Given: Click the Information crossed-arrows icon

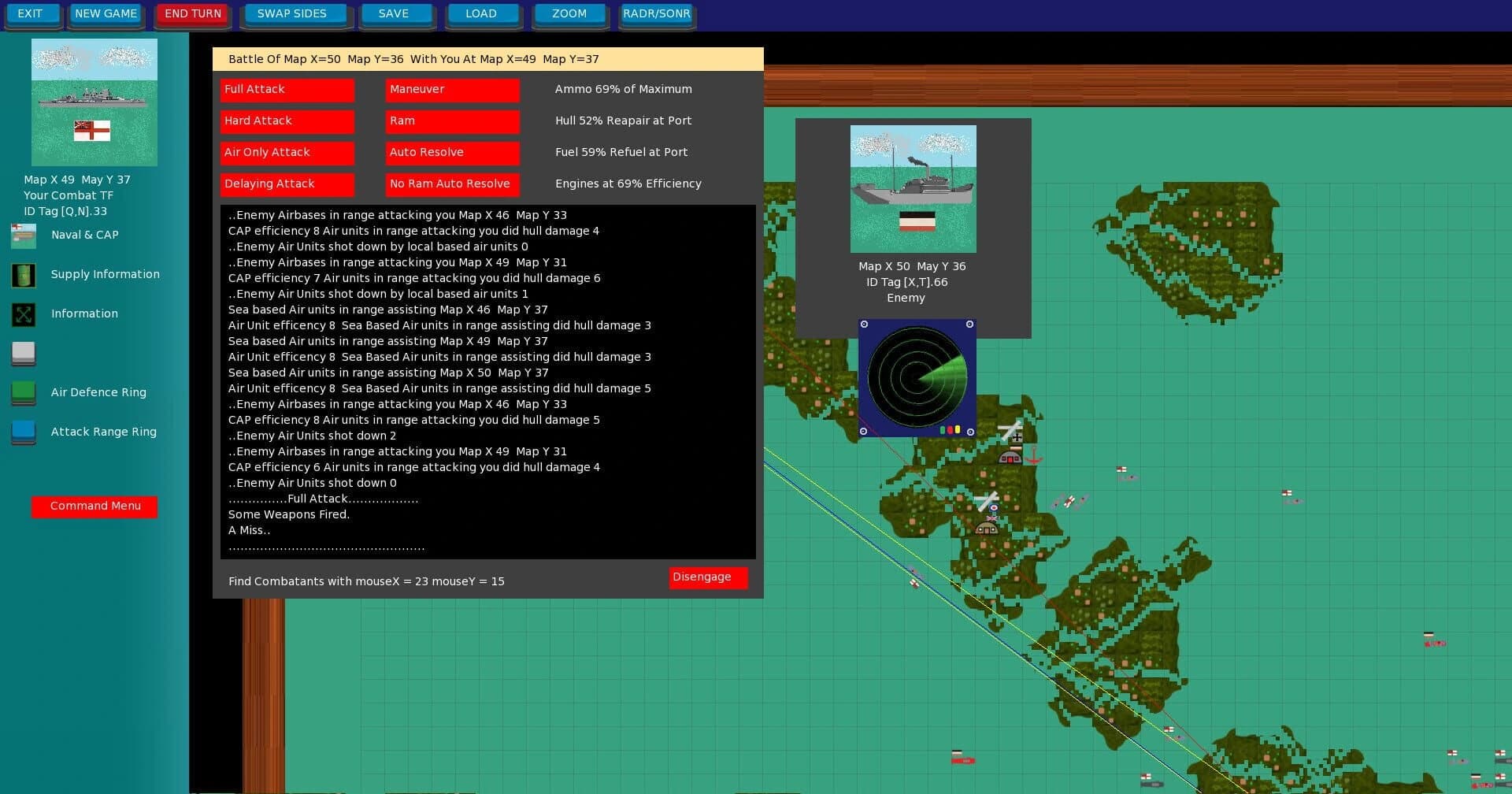Looking at the screenshot, I should (x=23, y=314).
